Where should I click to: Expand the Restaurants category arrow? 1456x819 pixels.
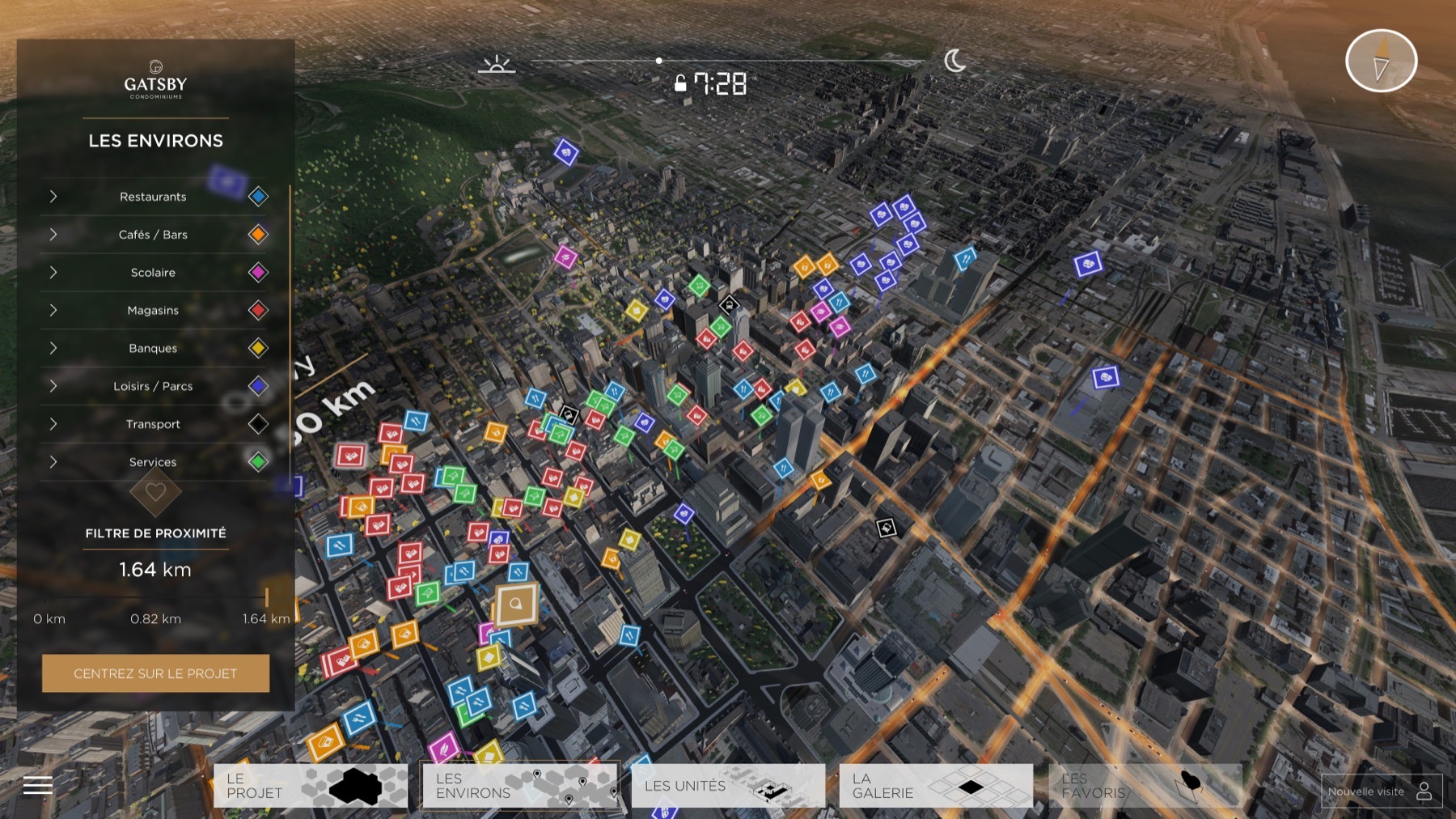point(53,197)
